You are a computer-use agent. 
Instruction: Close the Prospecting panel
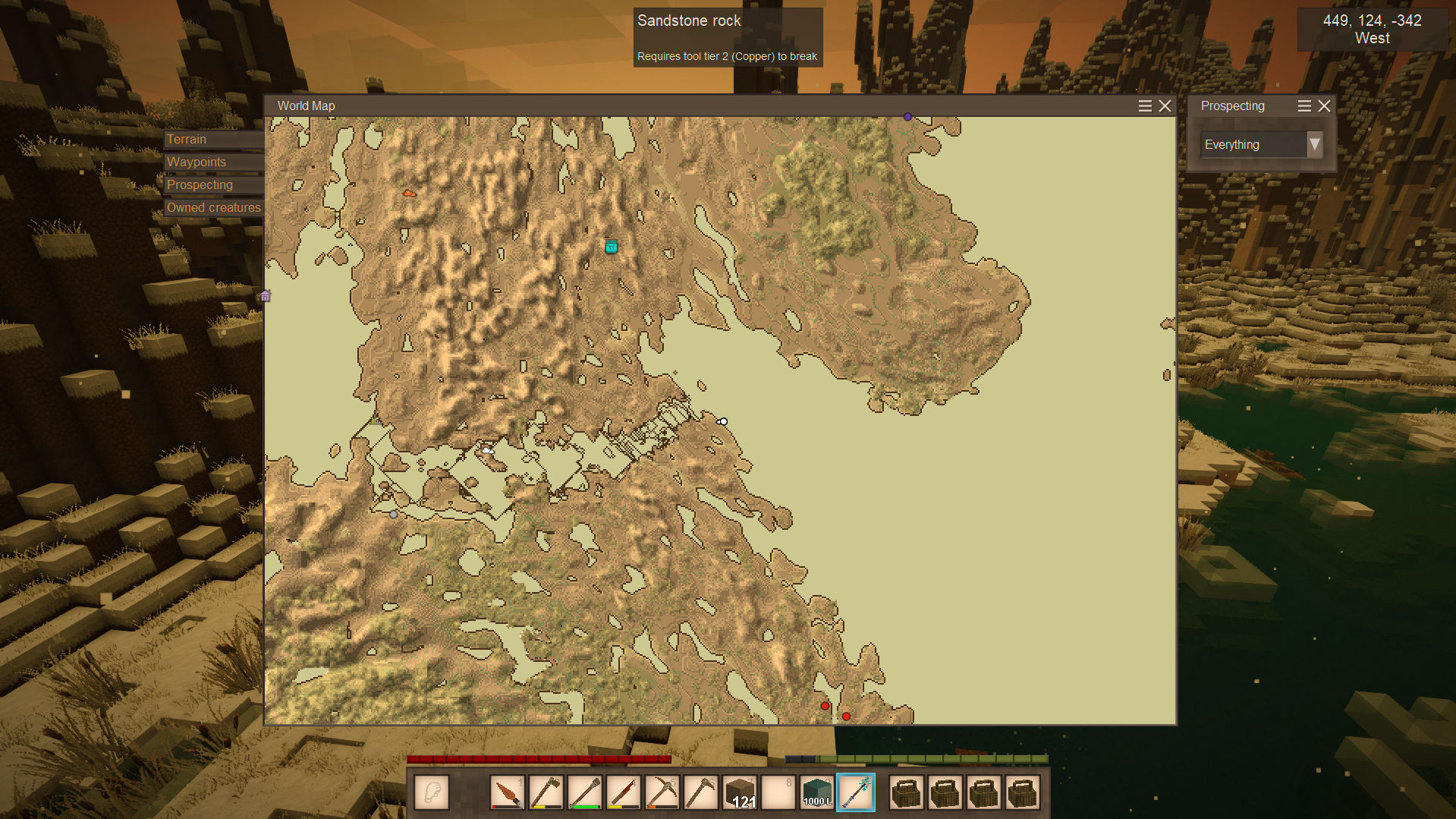point(1325,106)
